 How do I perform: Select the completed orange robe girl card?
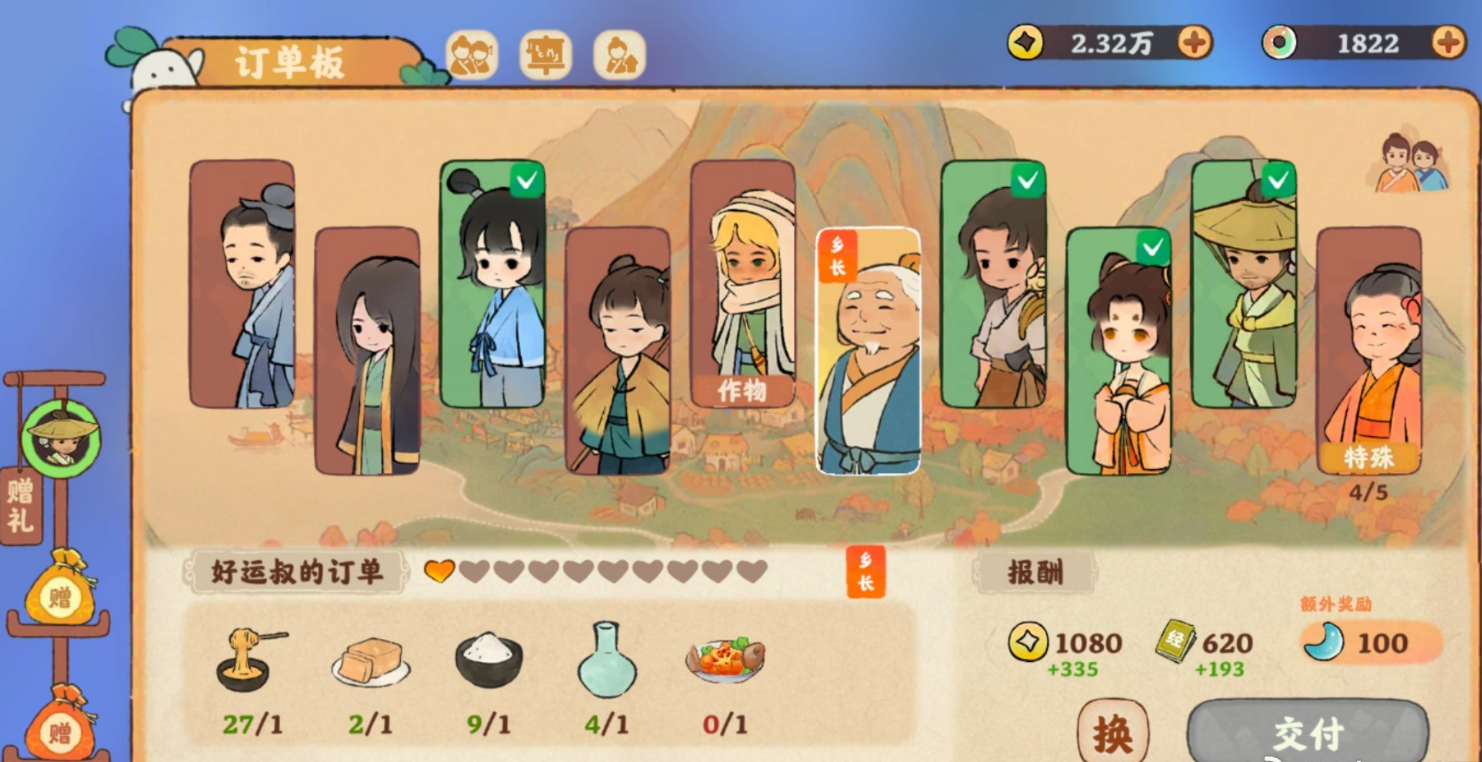(x=1118, y=350)
